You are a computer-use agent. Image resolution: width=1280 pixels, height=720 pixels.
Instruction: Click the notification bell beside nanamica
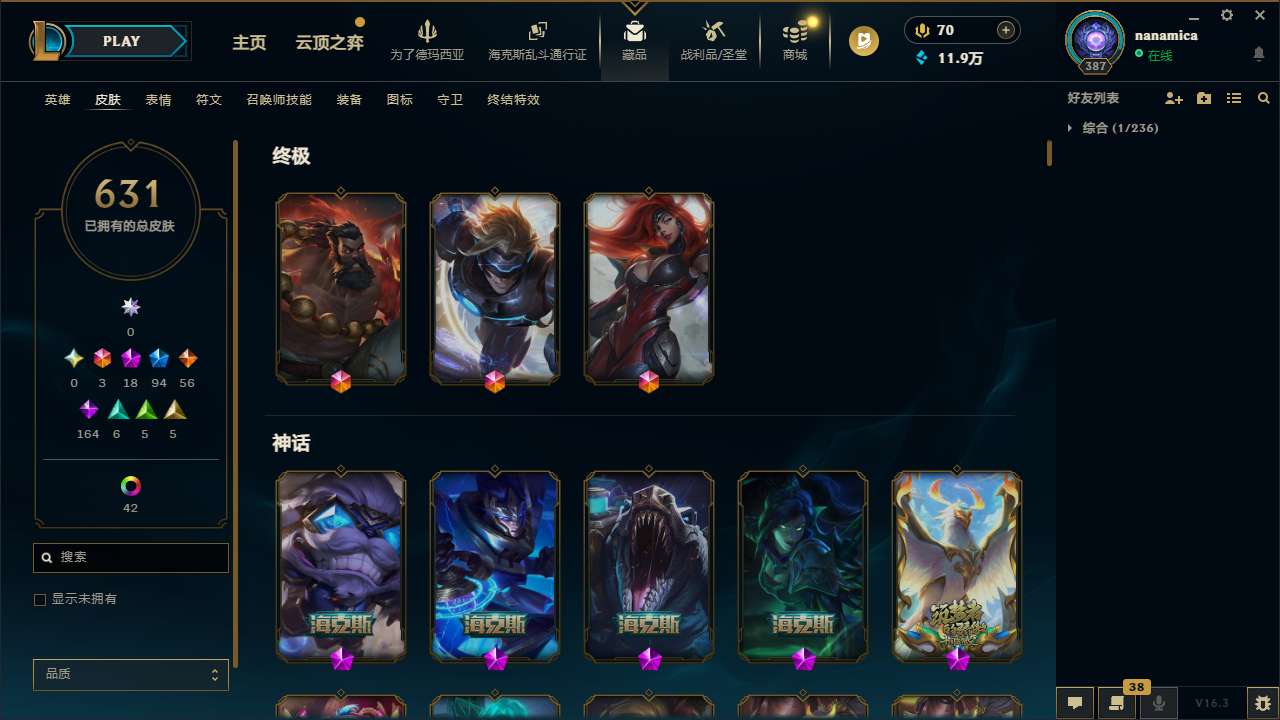(1259, 54)
